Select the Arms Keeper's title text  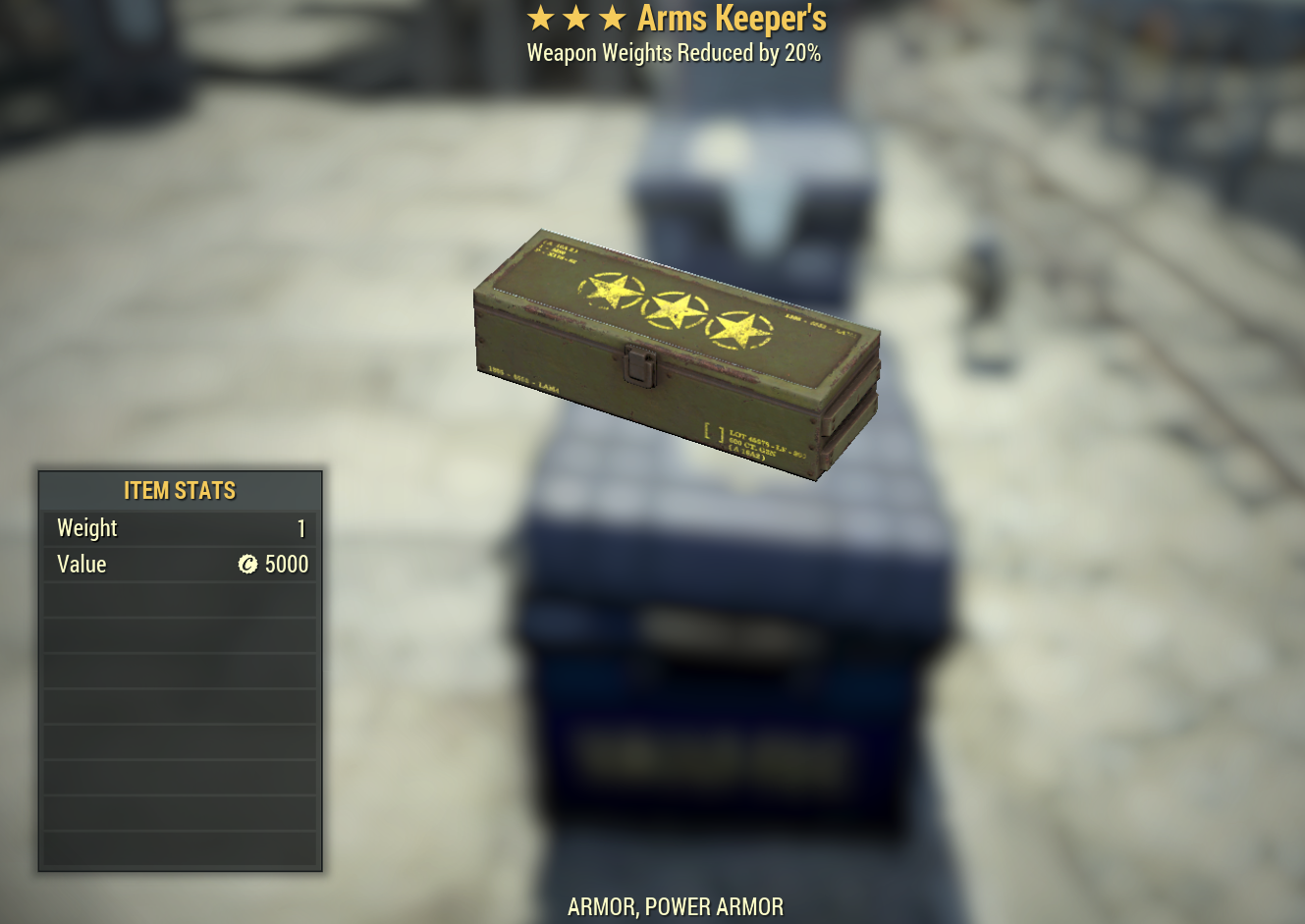click(732, 18)
